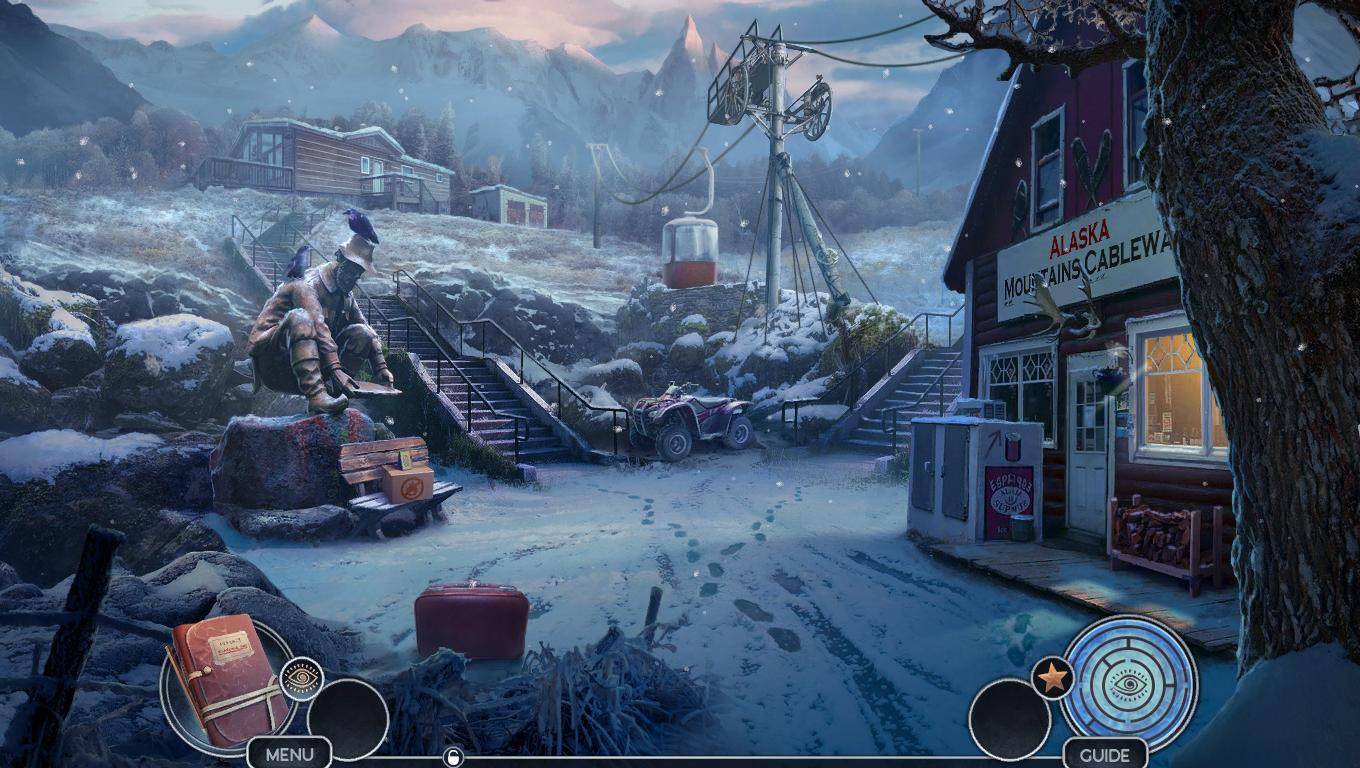Open the MENU button

[289, 753]
